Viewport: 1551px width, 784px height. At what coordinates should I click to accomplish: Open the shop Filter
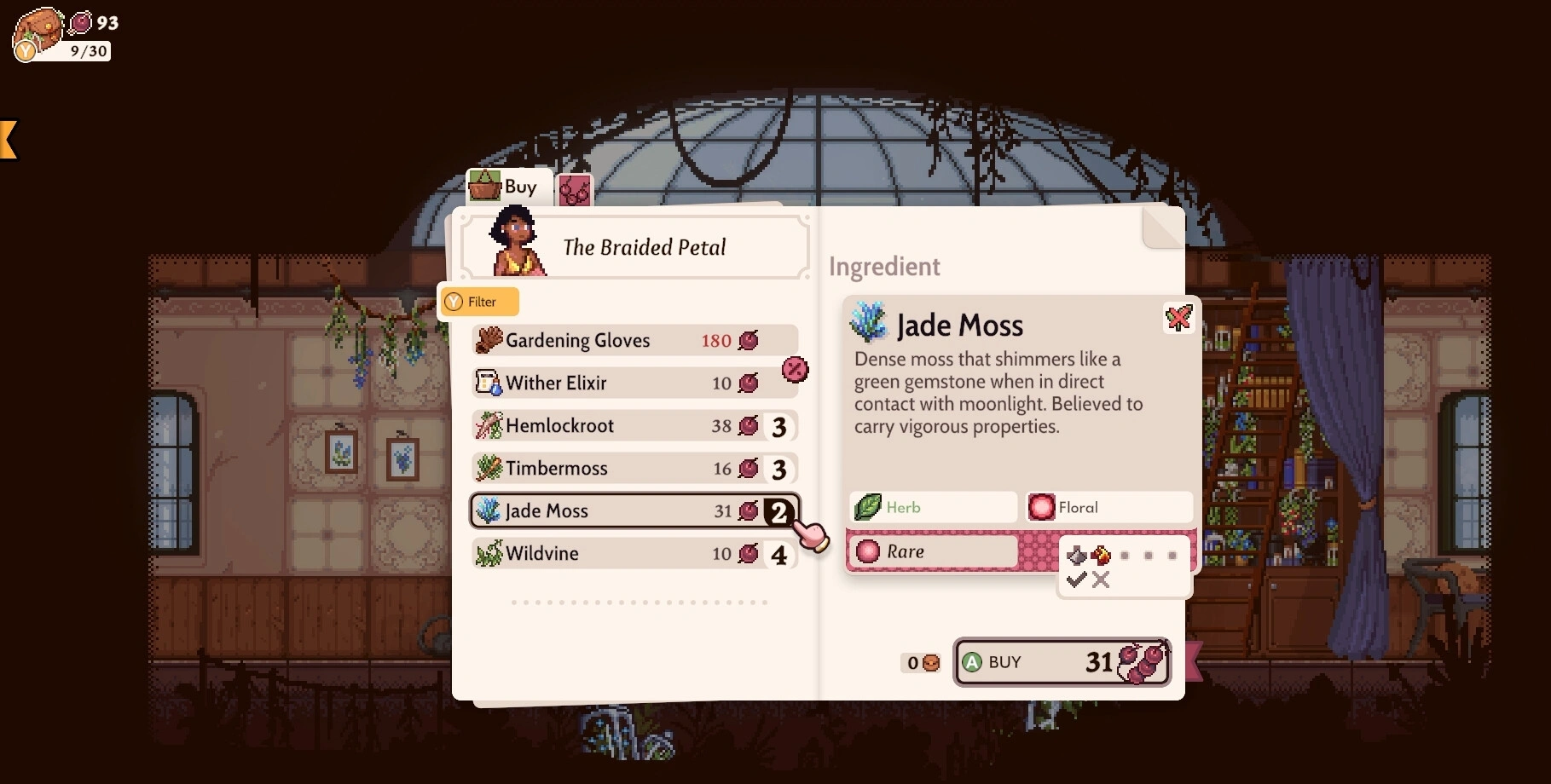click(x=478, y=302)
